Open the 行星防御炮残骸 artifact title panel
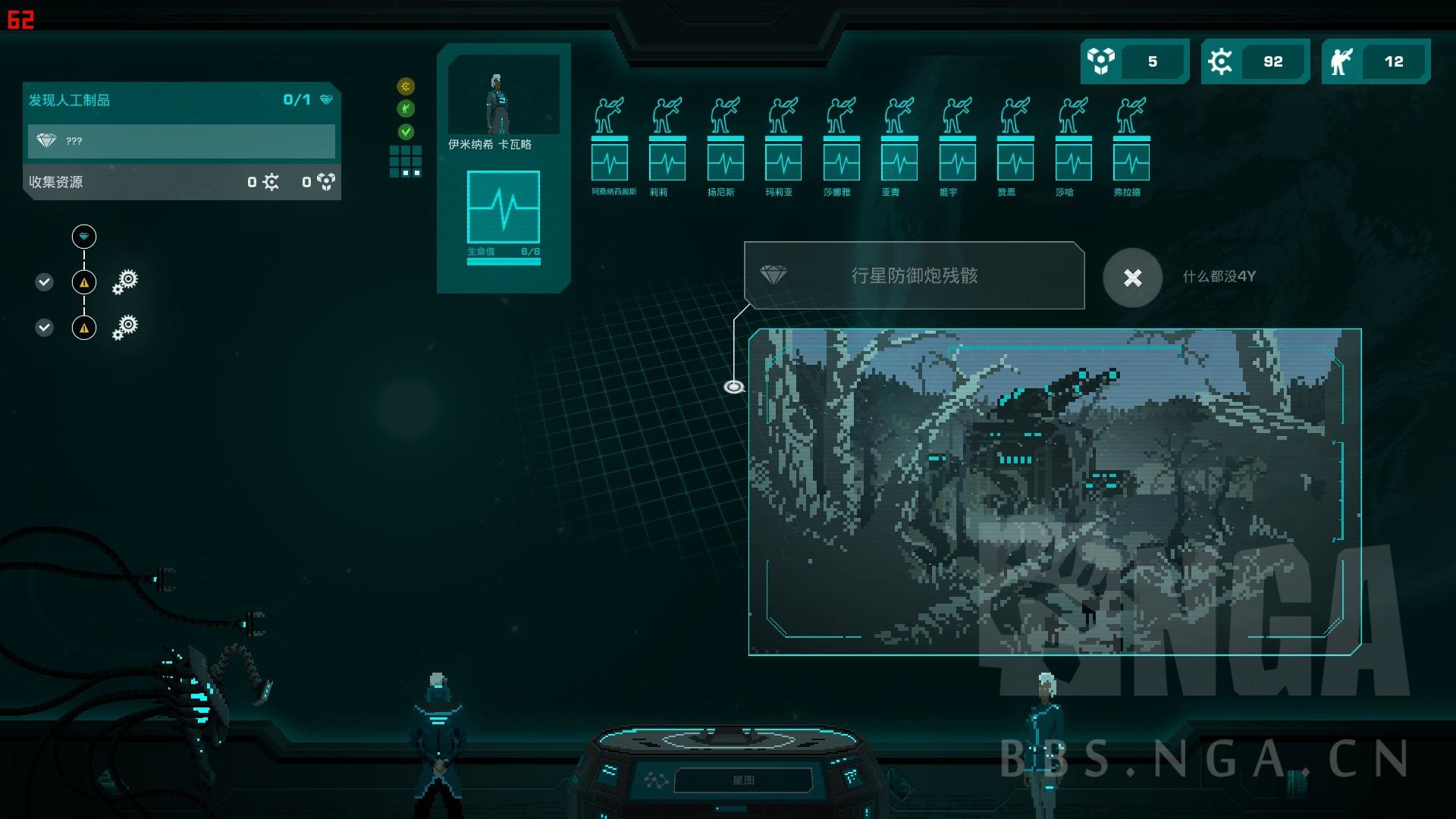Image resolution: width=1456 pixels, height=819 pixels. [914, 276]
